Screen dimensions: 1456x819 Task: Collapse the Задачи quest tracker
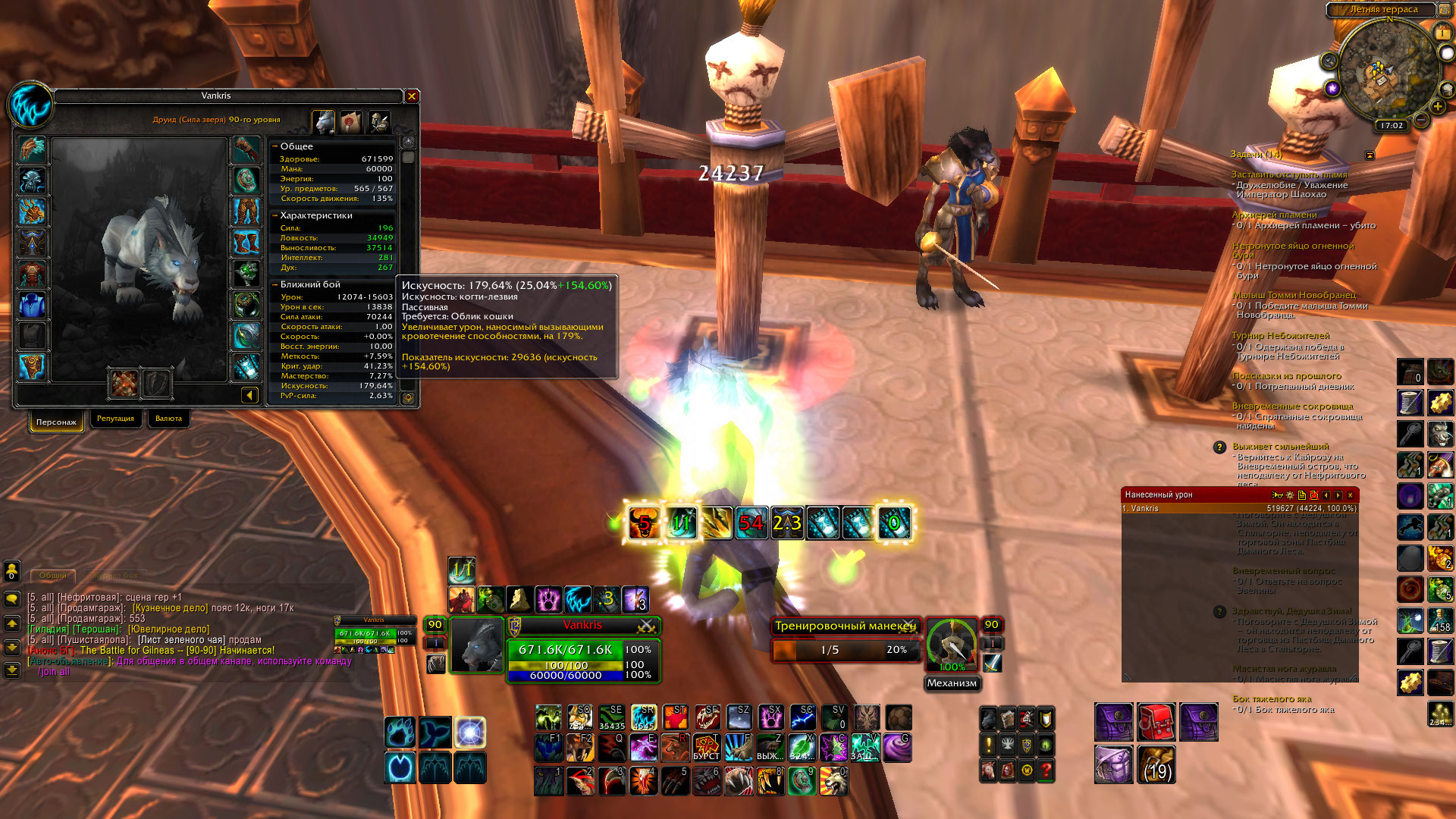[1370, 155]
